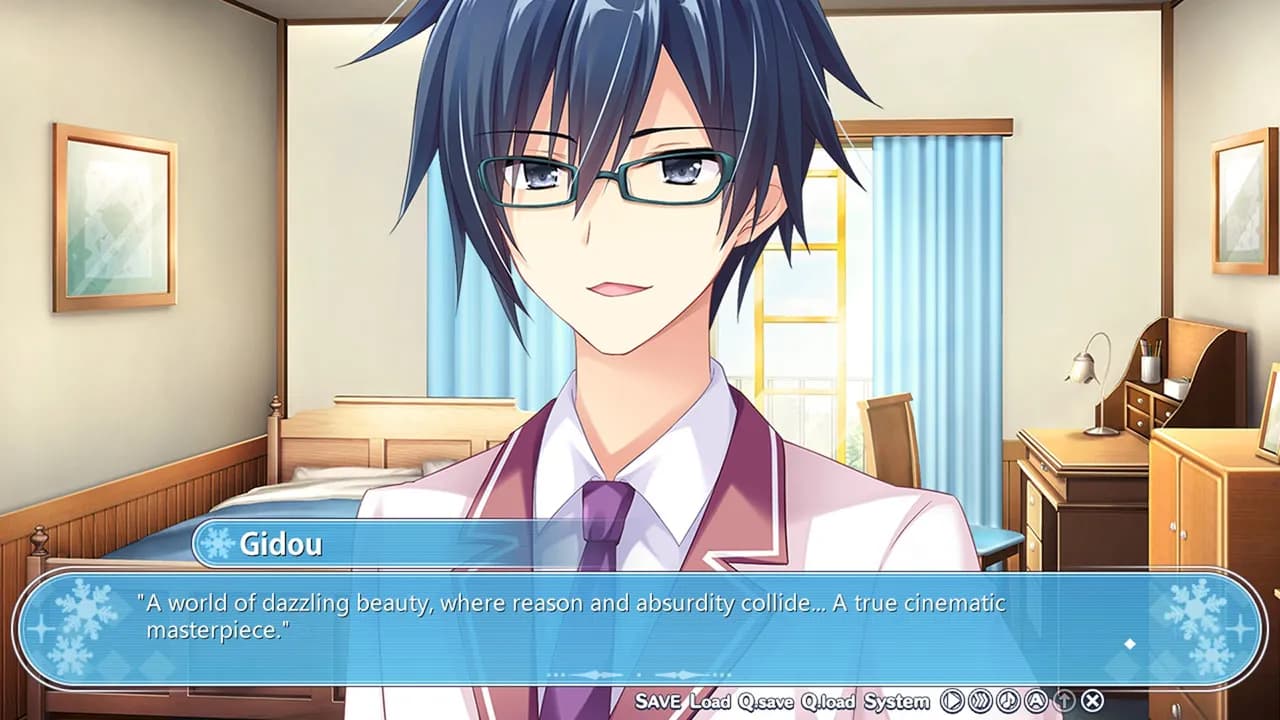Screen dimensions: 1280x720
Task: Click the circled A icon
Action: (1037, 701)
